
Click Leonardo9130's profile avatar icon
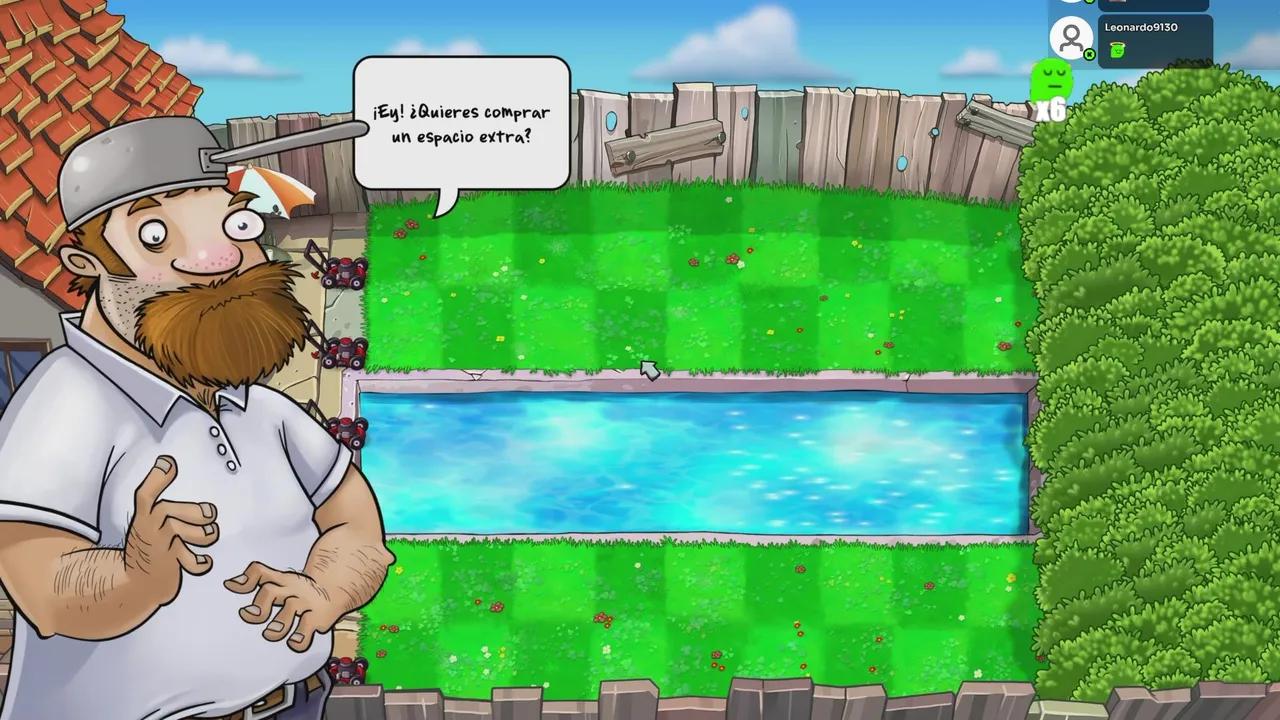coord(1071,37)
